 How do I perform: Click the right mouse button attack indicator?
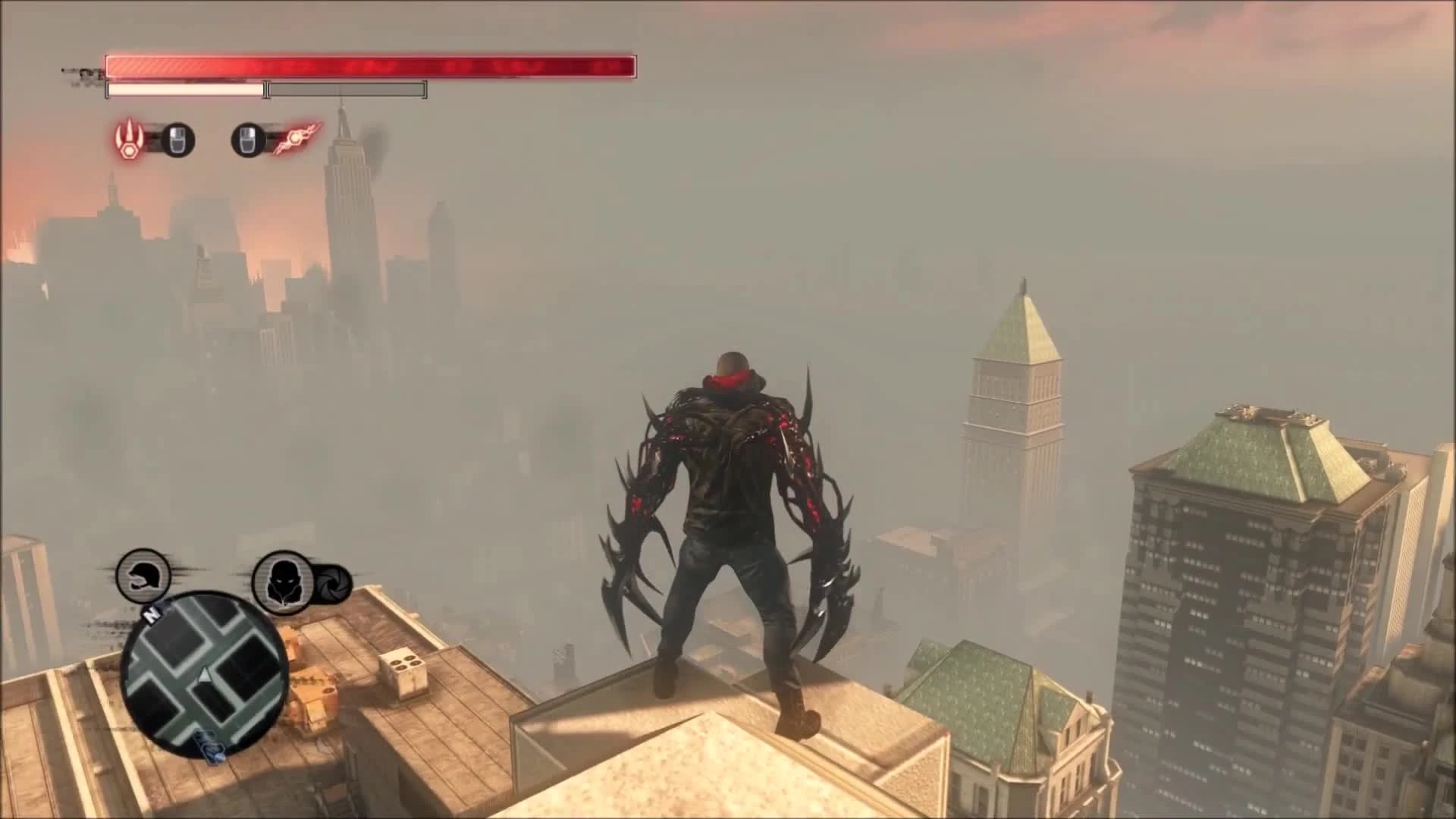click(247, 140)
